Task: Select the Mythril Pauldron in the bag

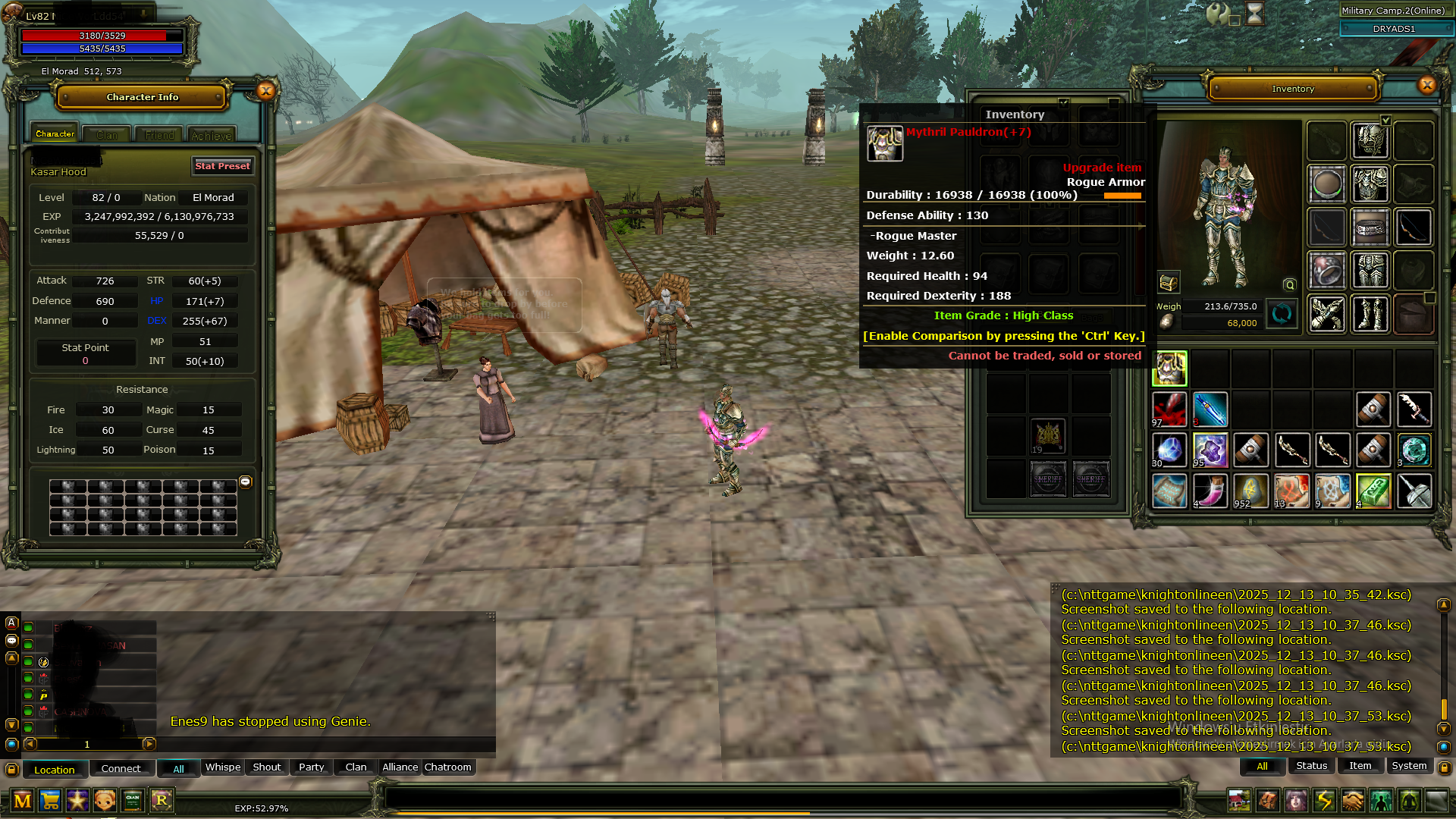Action: click(1169, 369)
